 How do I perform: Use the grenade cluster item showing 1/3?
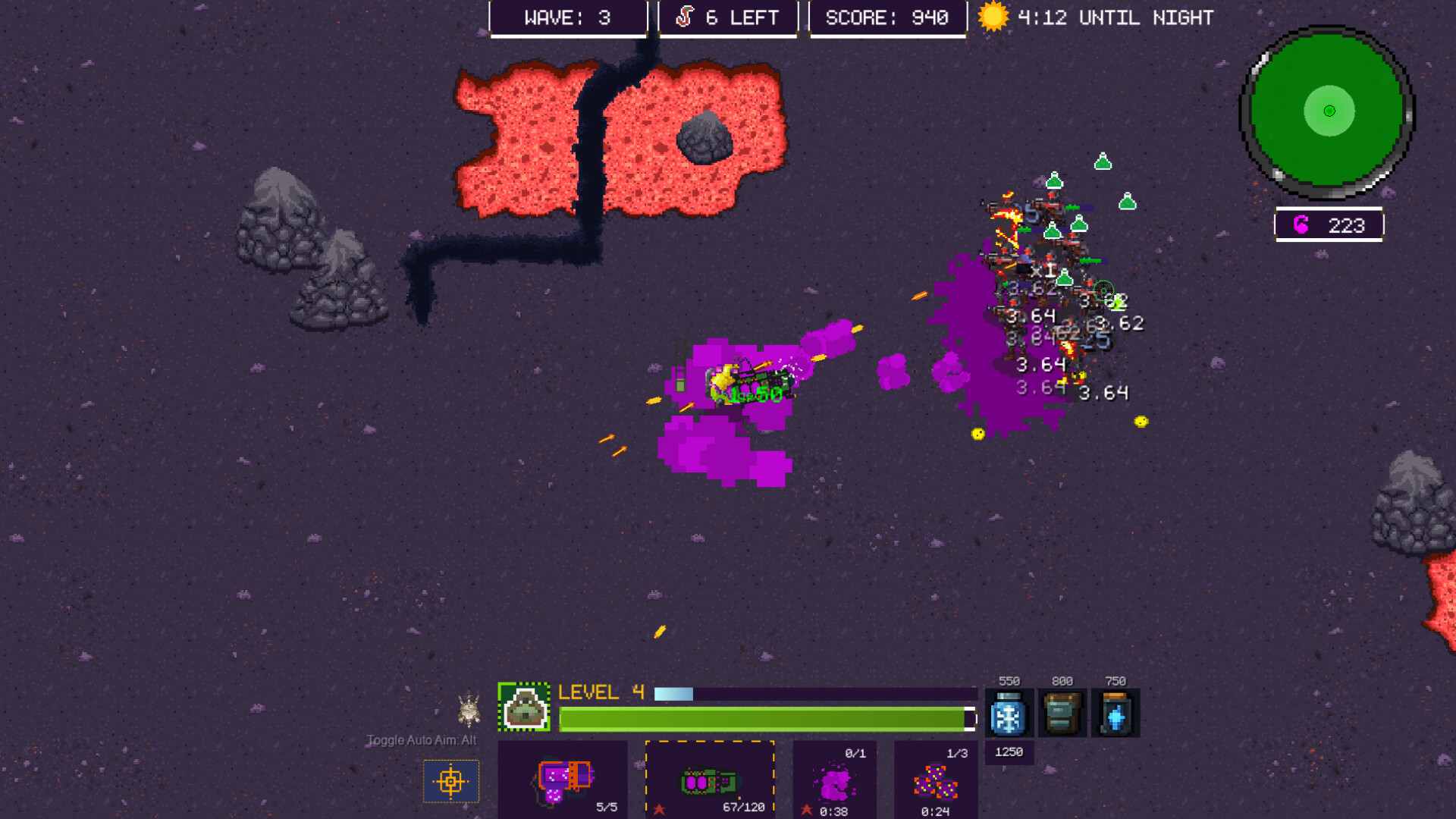tap(934, 781)
